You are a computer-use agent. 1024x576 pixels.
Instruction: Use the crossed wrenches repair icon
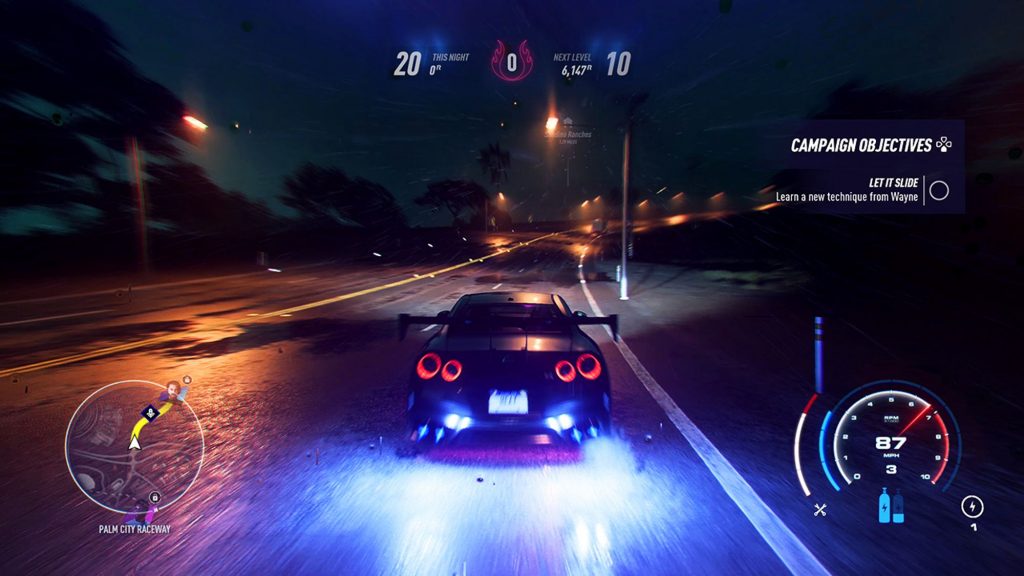tap(821, 510)
